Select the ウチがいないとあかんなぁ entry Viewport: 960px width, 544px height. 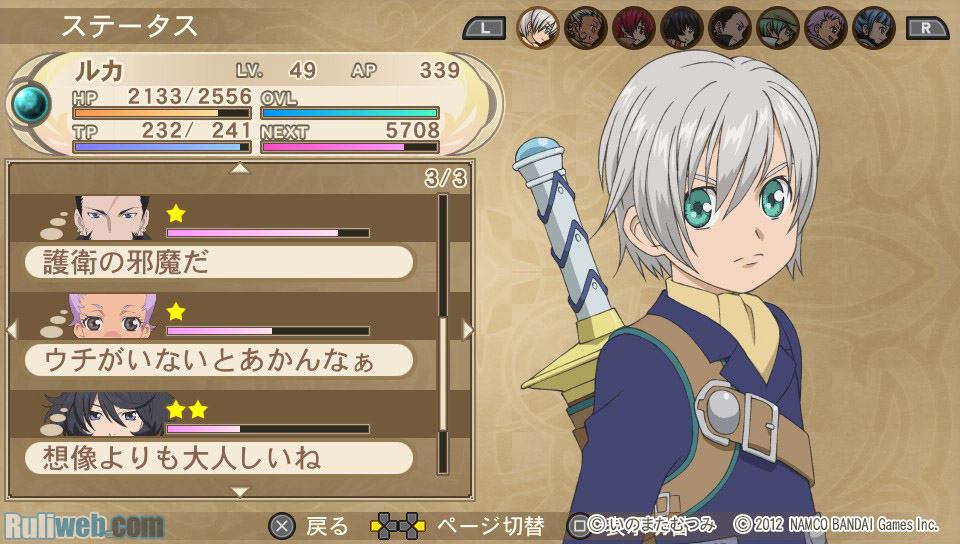pyautogui.click(x=218, y=360)
